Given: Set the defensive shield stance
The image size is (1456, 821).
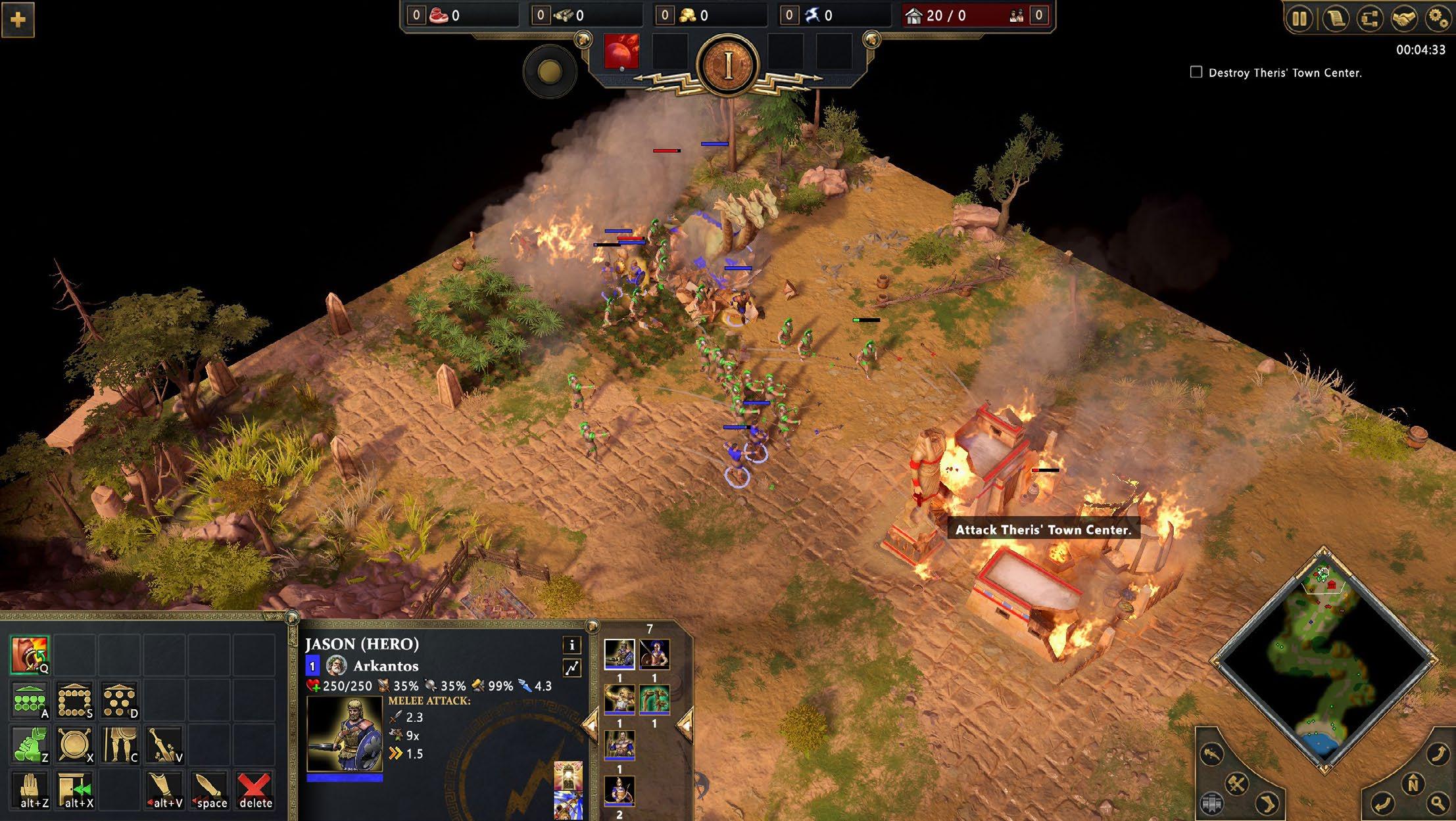Looking at the screenshot, I should coord(74,745).
